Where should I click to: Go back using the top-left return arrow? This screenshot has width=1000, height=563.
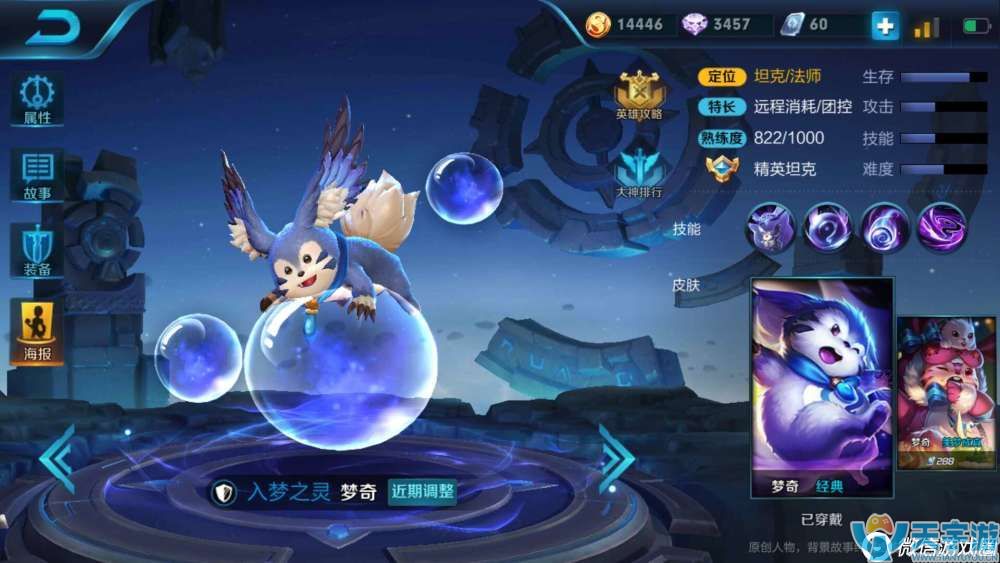[x=52, y=28]
